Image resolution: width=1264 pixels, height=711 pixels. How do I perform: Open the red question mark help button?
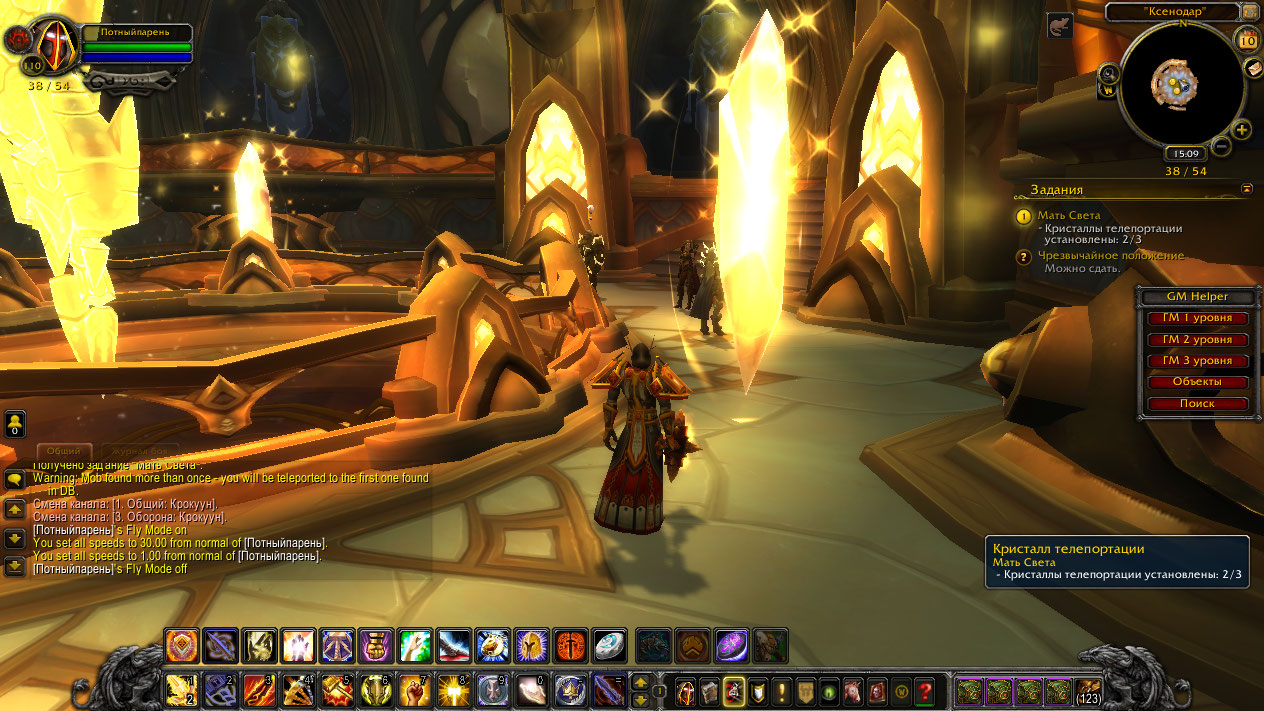tap(926, 691)
